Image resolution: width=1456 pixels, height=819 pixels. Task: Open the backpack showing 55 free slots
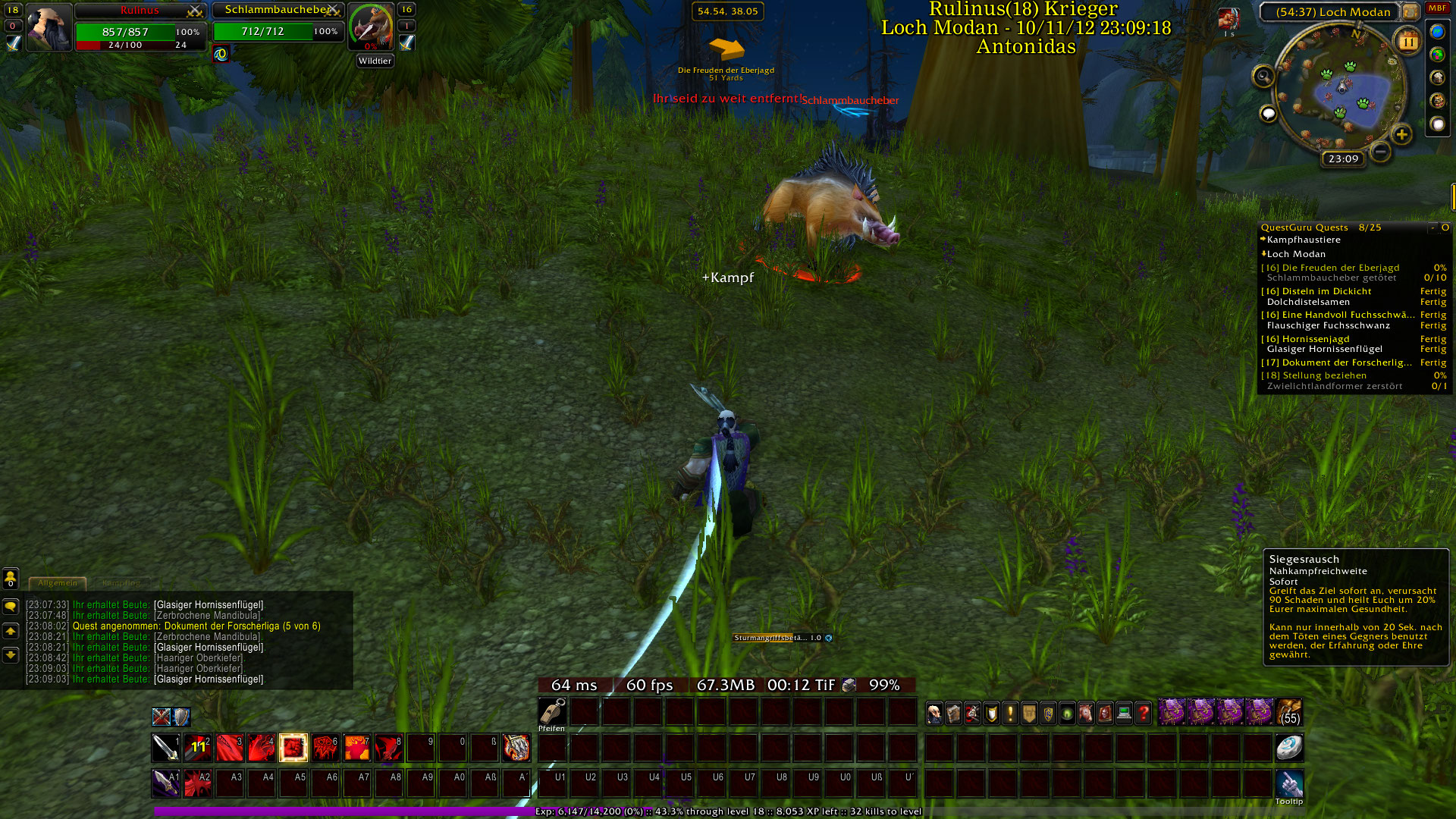1289,713
